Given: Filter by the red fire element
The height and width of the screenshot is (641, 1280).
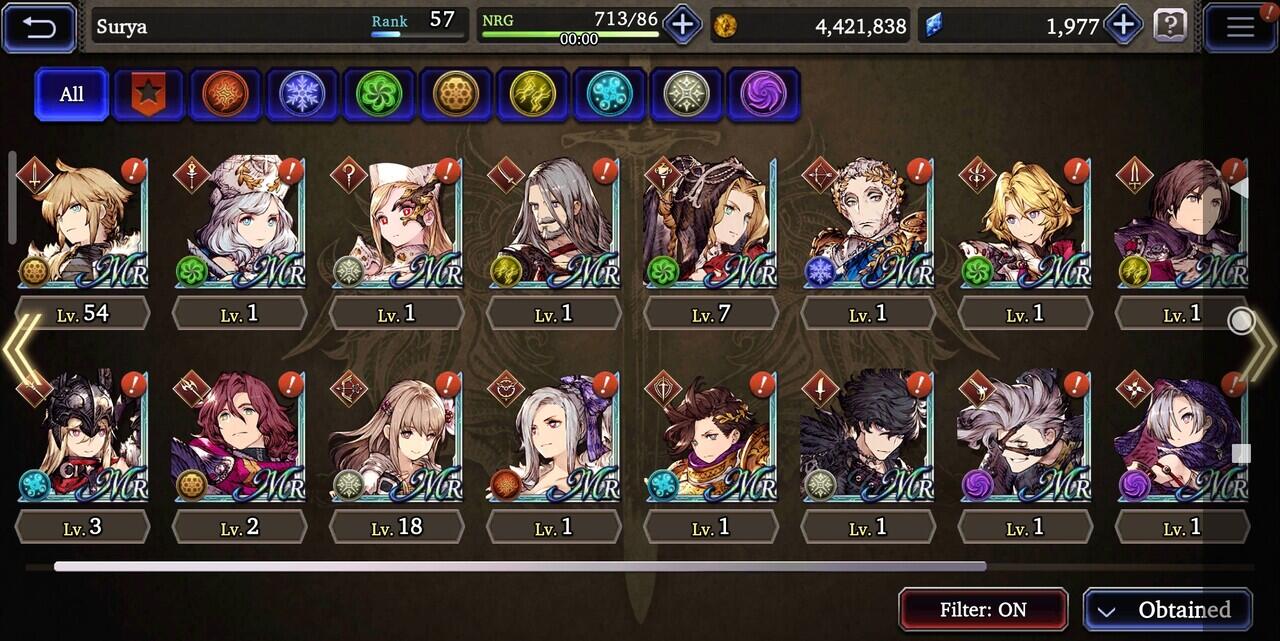Looking at the screenshot, I should click(x=225, y=95).
